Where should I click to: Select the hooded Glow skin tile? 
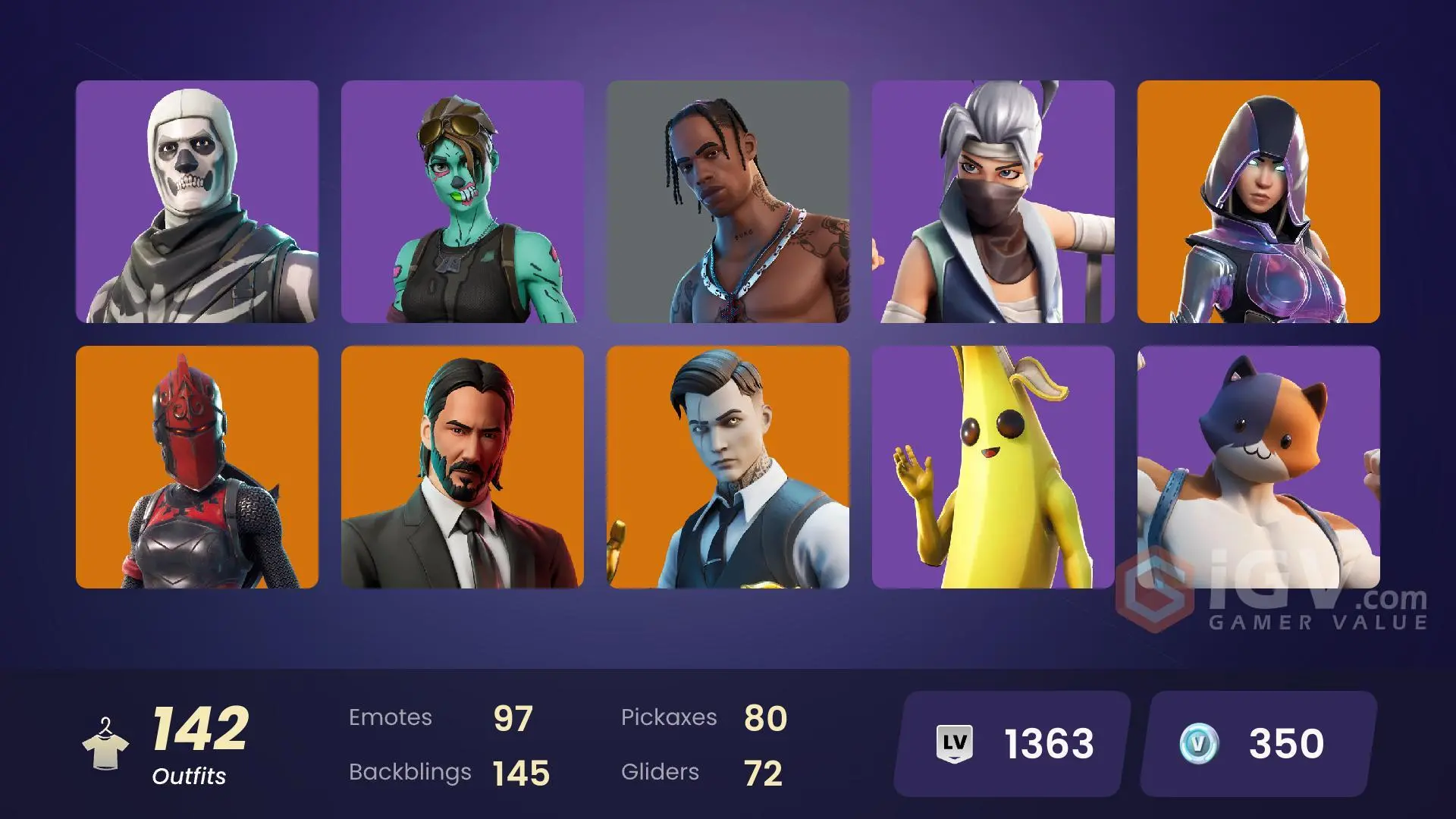pyautogui.click(x=1259, y=201)
